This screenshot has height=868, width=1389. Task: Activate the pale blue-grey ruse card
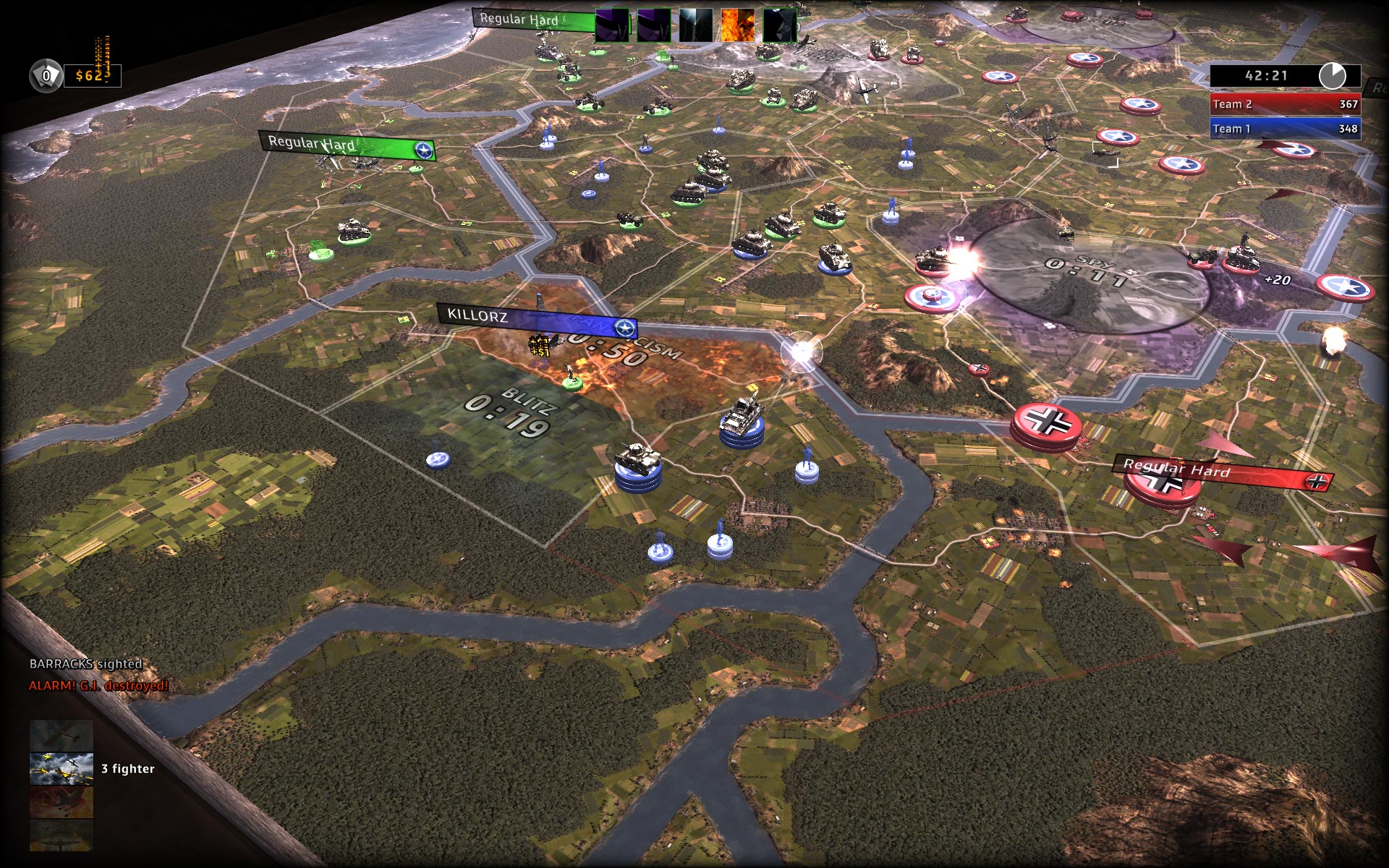point(695,26)
